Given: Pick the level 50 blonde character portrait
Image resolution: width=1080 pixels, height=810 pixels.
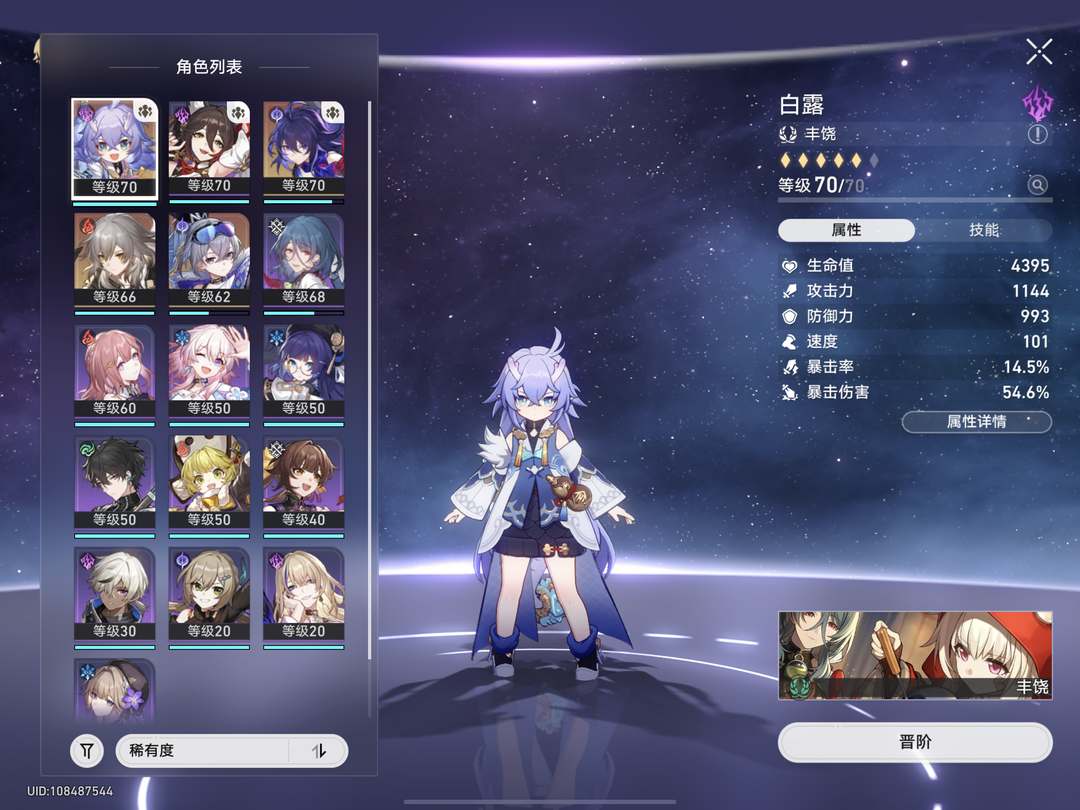Looking at the screenshot, I should click(209, 482).
